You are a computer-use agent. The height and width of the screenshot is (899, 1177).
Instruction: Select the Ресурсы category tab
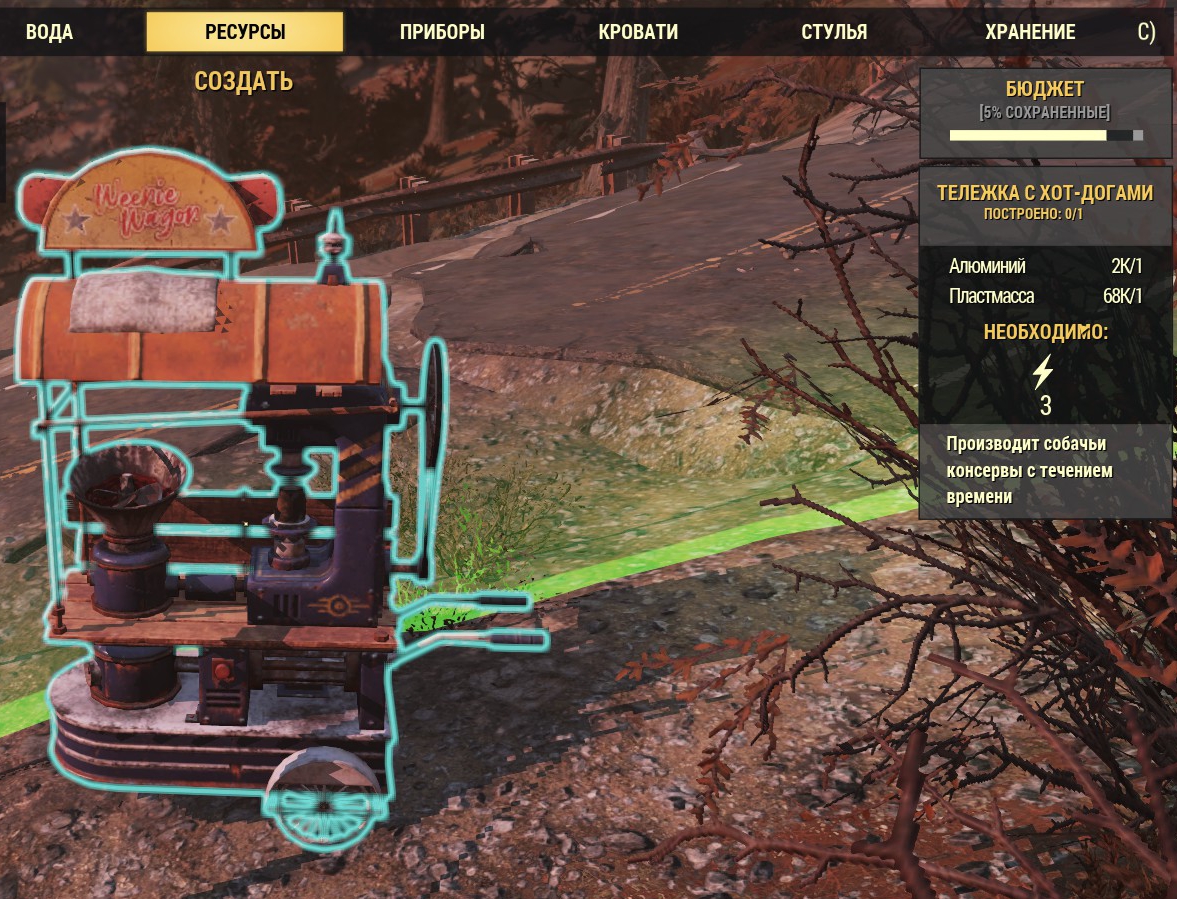(x=245, y=32)
